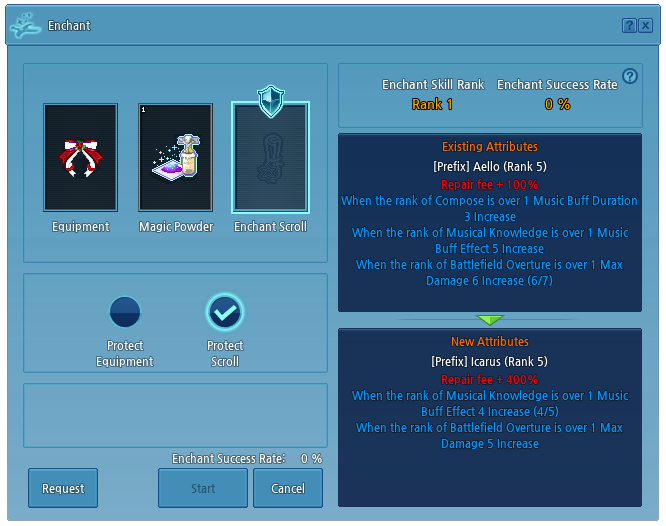The width and height of the screenshot is (666, 526).
Task: Show enchant success rate help tooltip
Action: 630,76
